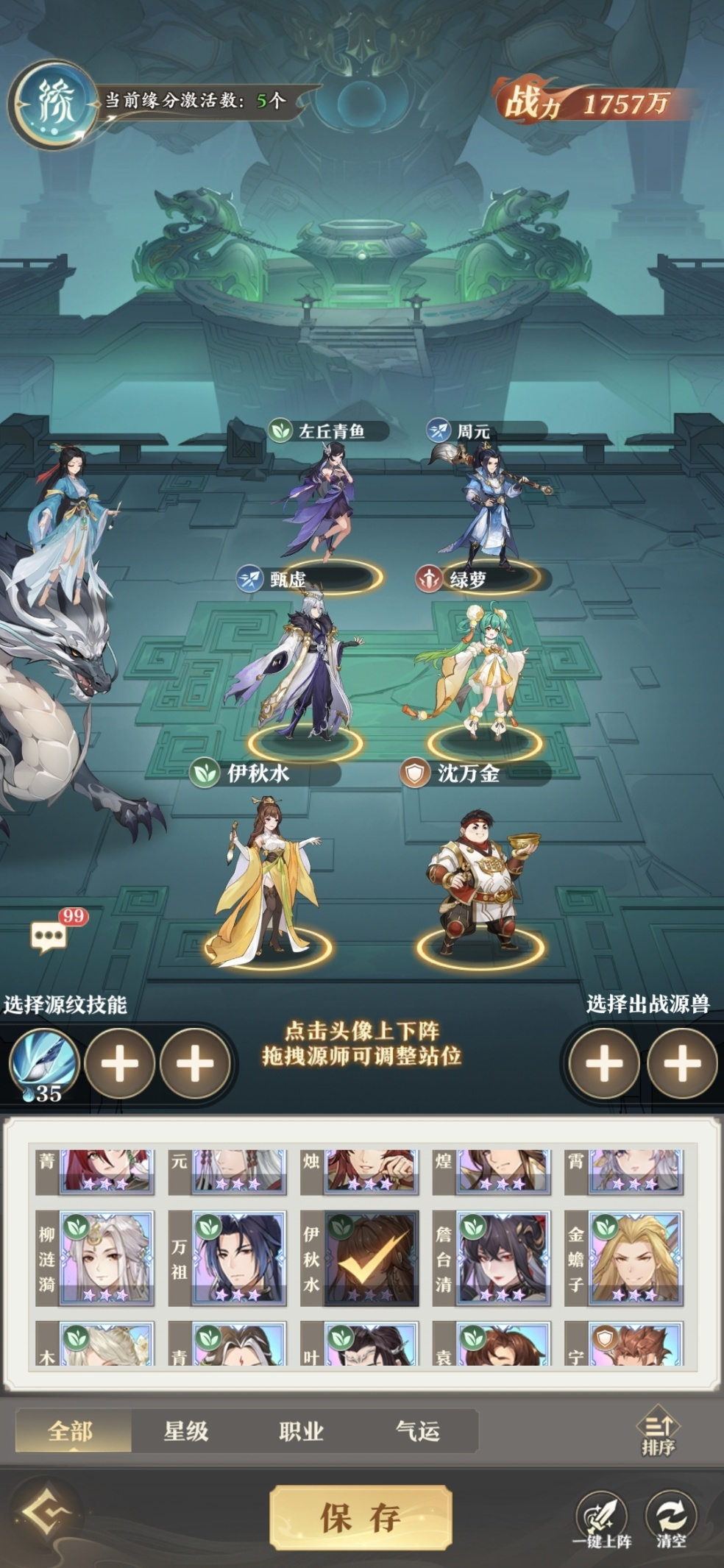Switch to the 职业 filter tab
724x1568 pixels.
tap(302, 1431)
